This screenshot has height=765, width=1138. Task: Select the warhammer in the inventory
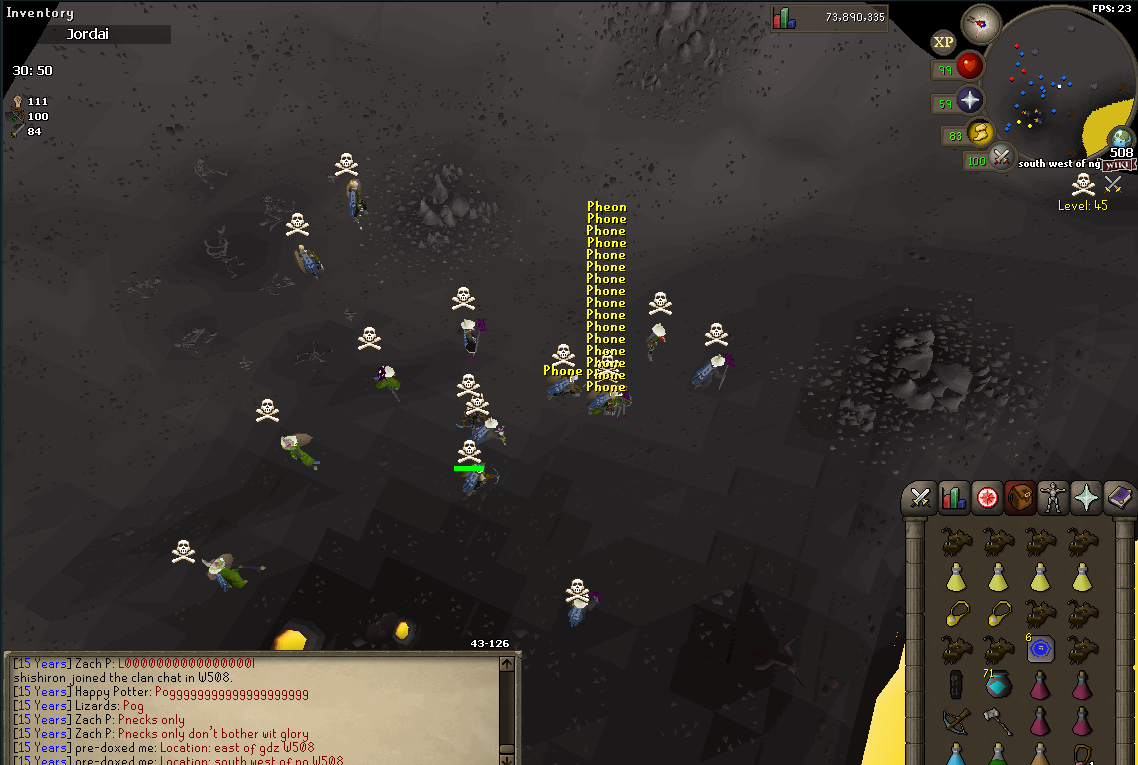point(998,719)
